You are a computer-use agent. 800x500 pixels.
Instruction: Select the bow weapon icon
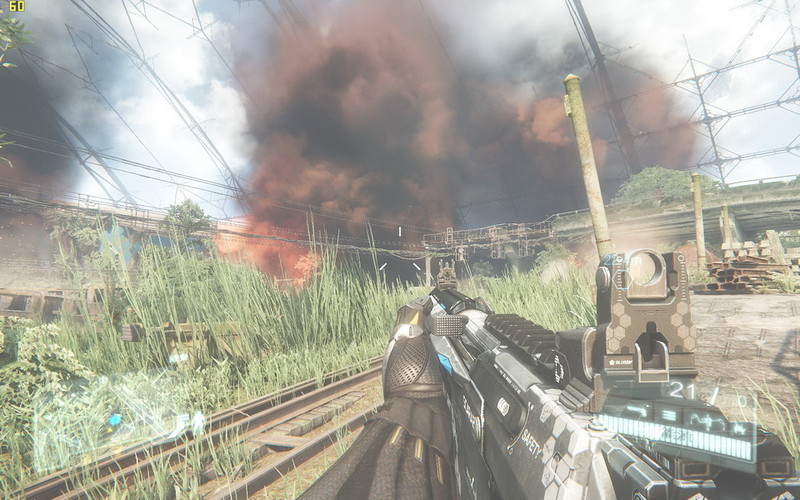(x=708, y=422)
